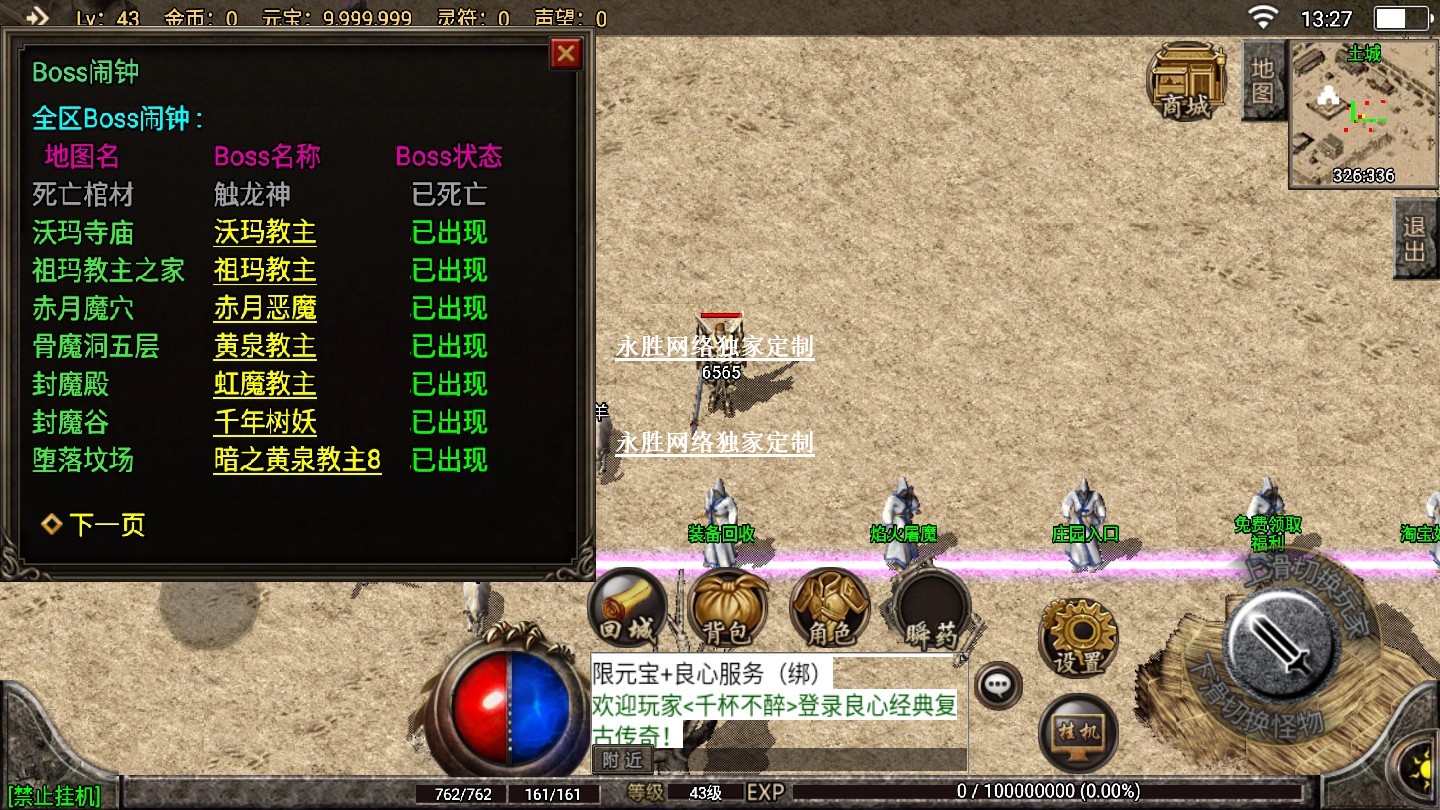1440x810 pixels.
Task: Open the 地图 map button
Action: (1263, 81)
